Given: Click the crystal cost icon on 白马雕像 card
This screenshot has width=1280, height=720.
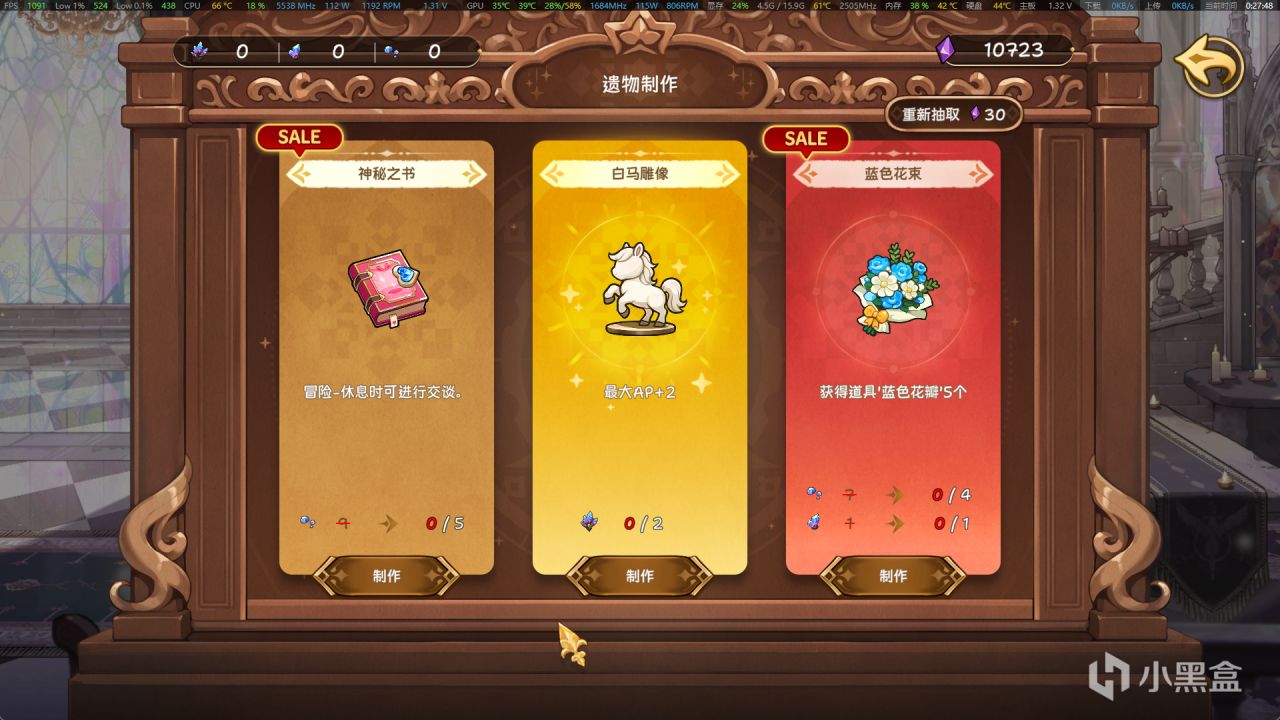Looking at the screenshot, I should coord(589,521).
